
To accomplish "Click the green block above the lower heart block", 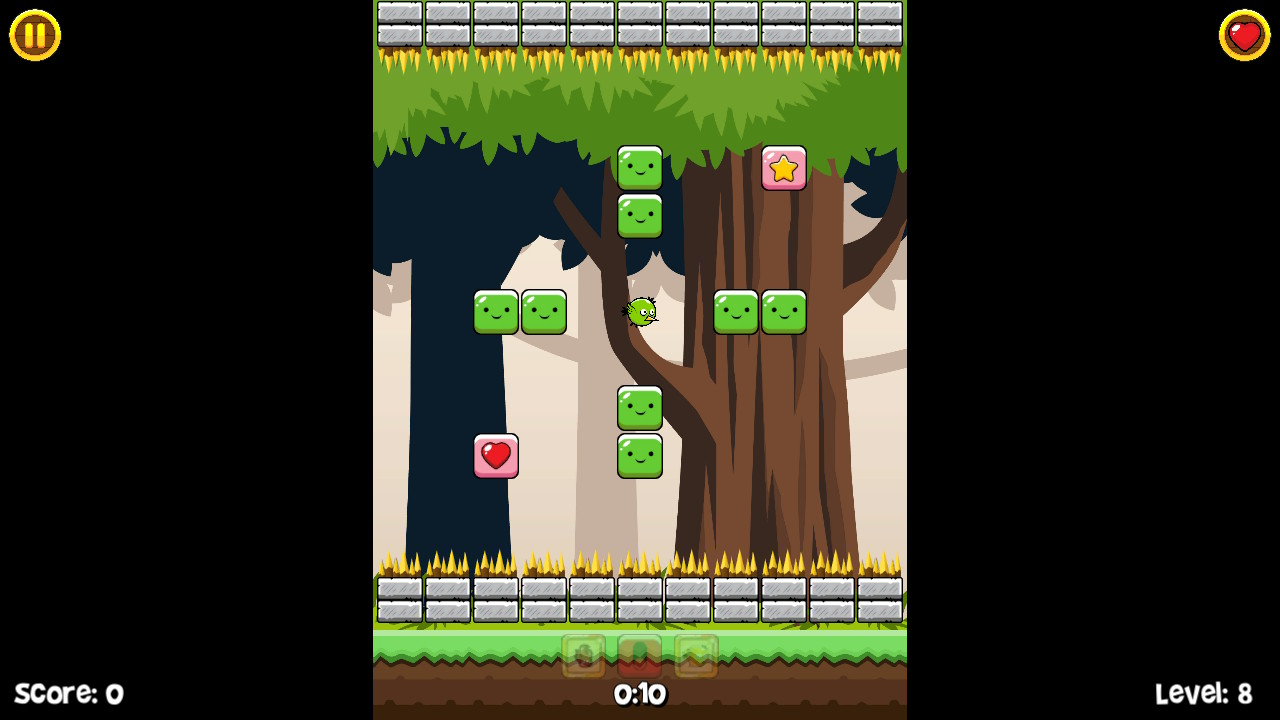I will tap(640, 407).
